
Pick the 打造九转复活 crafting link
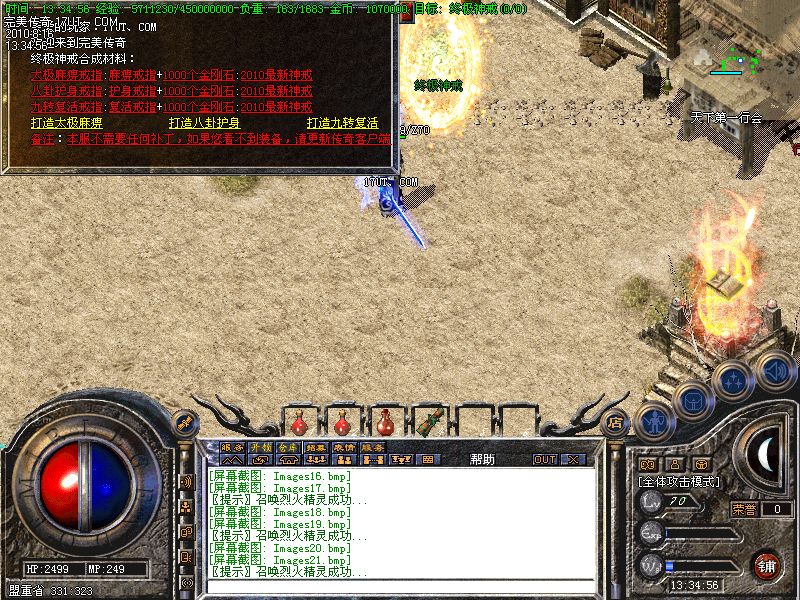[x=343, y=123]
